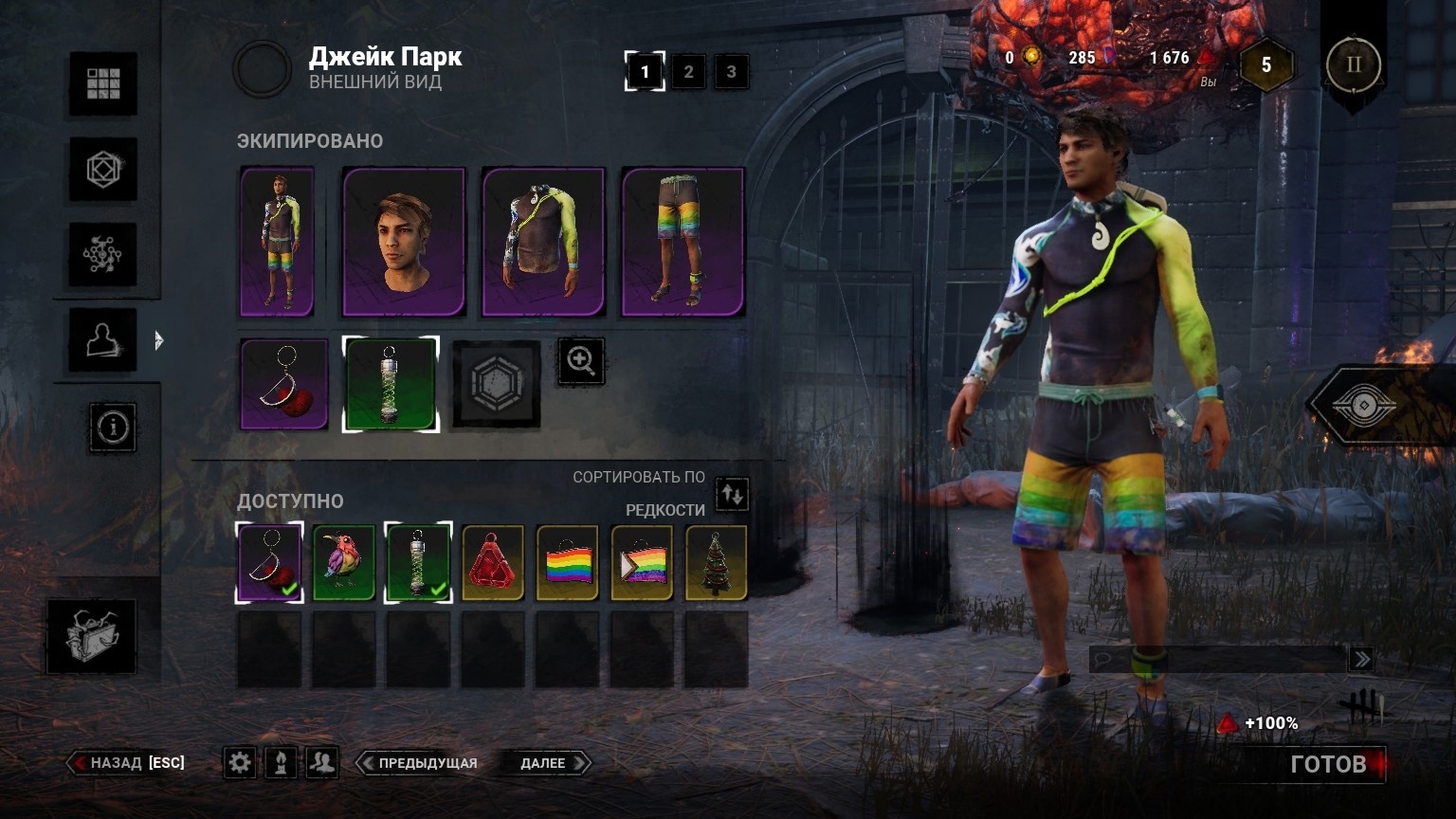Viewport: 1456px width, 819px height.
Task: Select the Christmas tree charm
Action: tap(716, 563)
